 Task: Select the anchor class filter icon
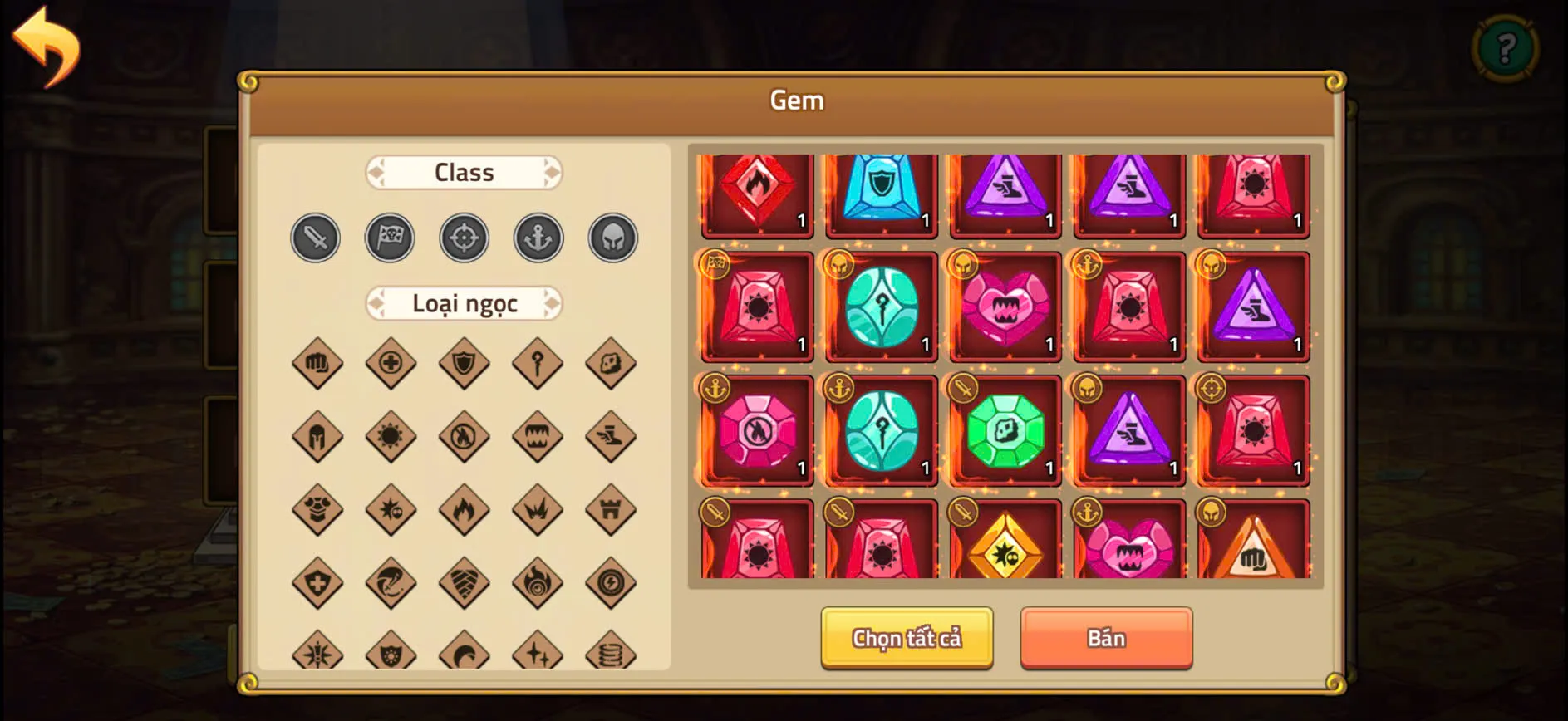[x=538, y=238]
